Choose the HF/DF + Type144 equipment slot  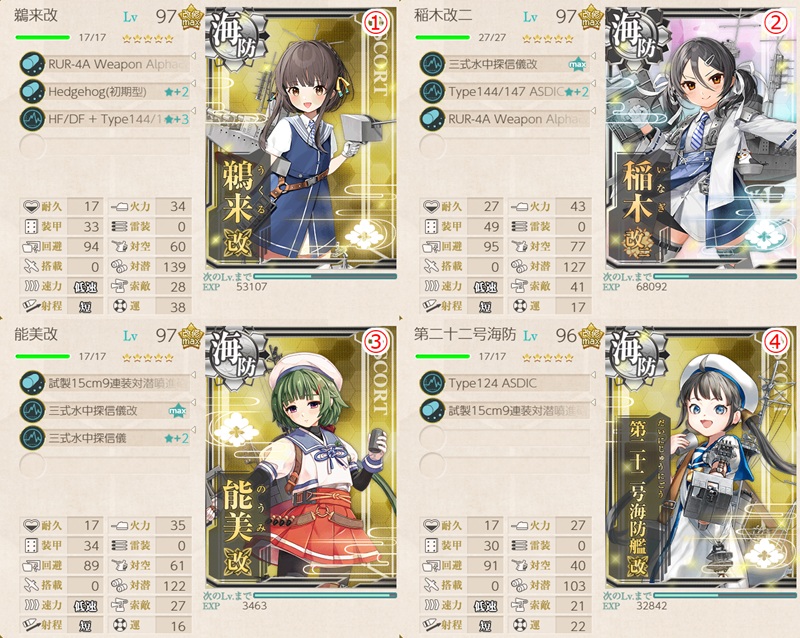coord(112,118)
